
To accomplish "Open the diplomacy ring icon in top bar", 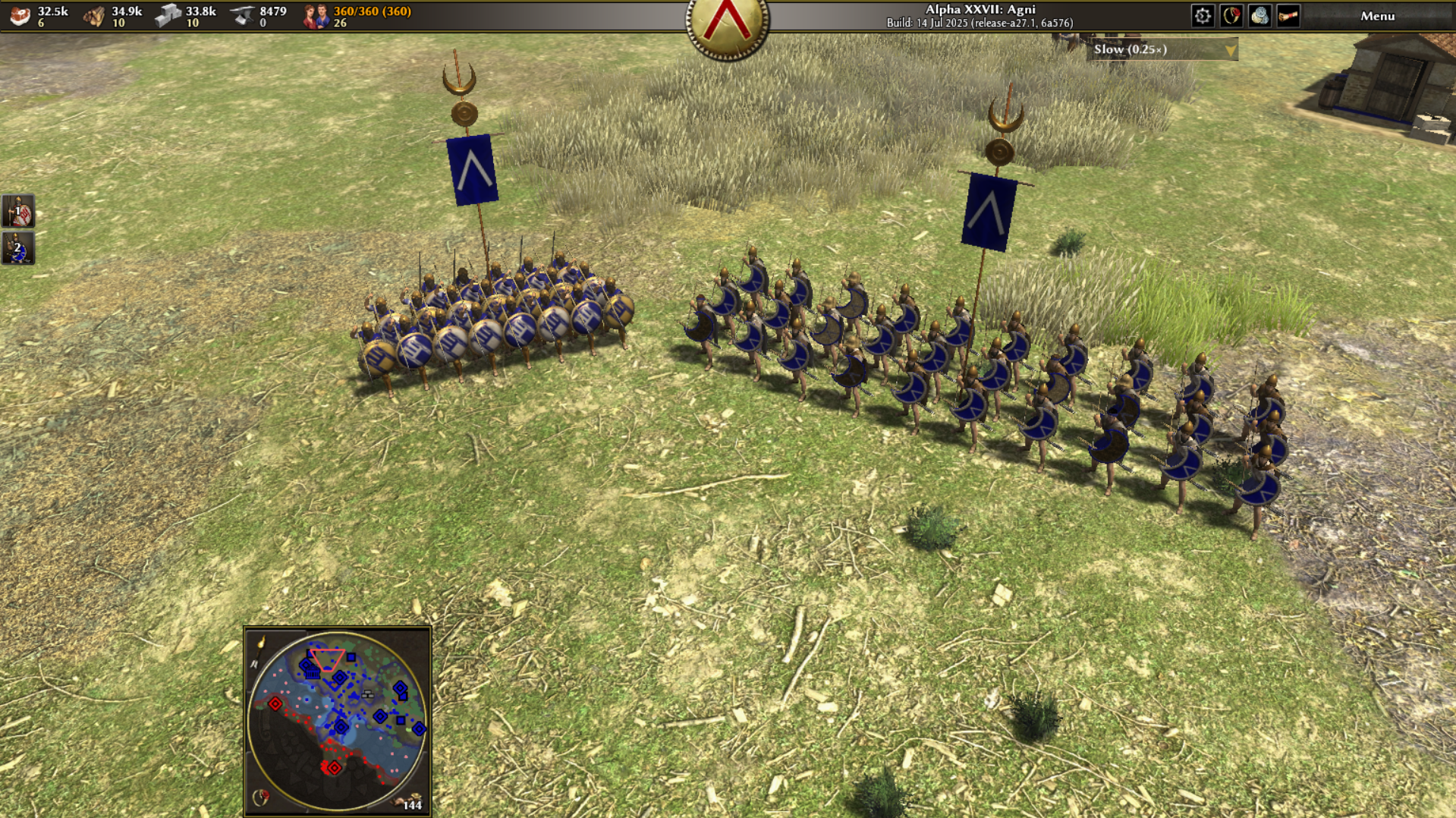I will click(1231, 16).
